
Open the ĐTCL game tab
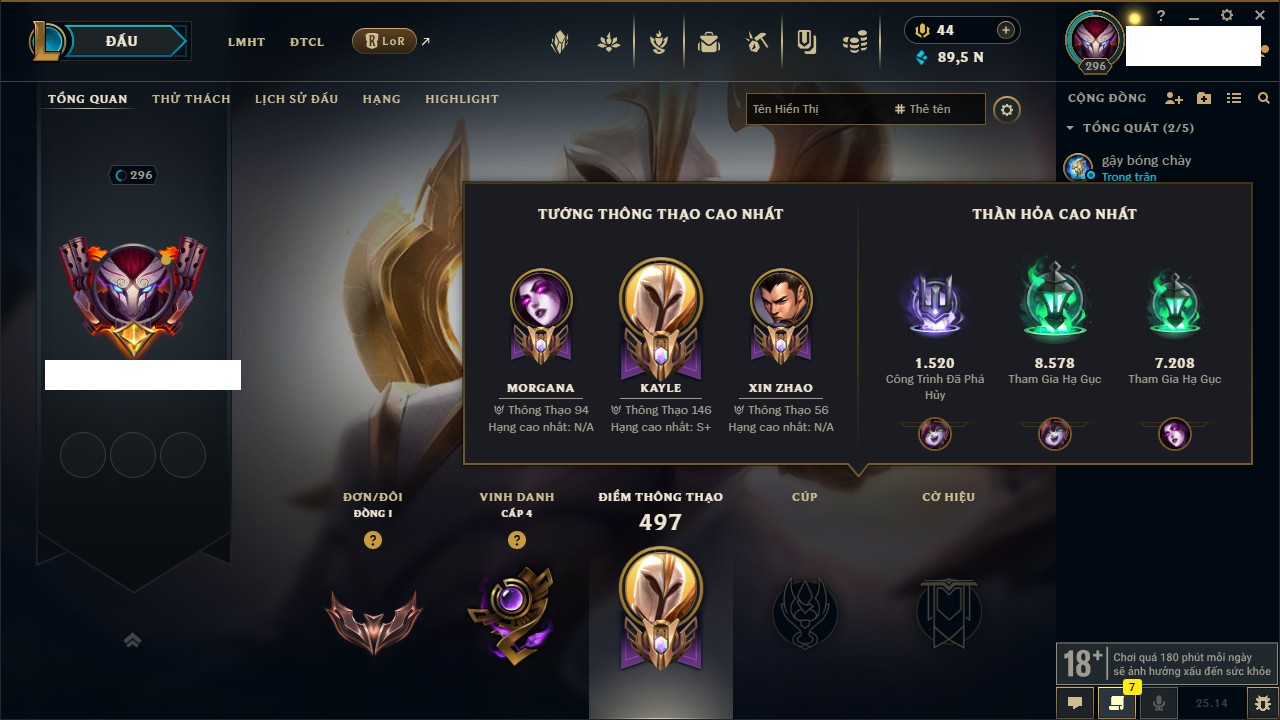(x=306, y=42)
